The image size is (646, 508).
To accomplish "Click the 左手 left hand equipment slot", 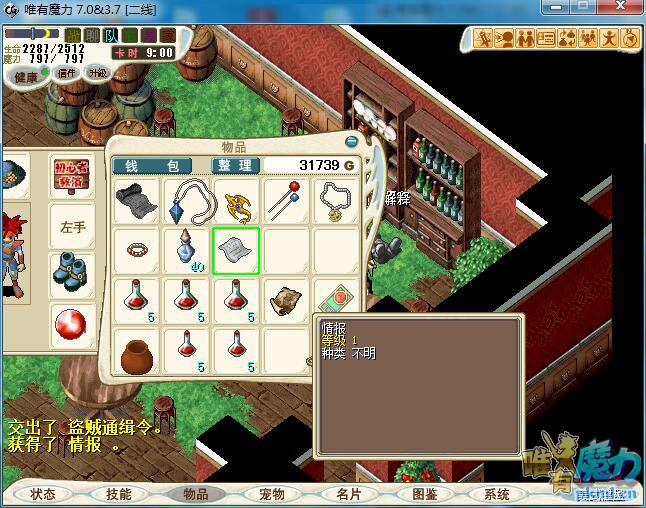I will 73,227.
